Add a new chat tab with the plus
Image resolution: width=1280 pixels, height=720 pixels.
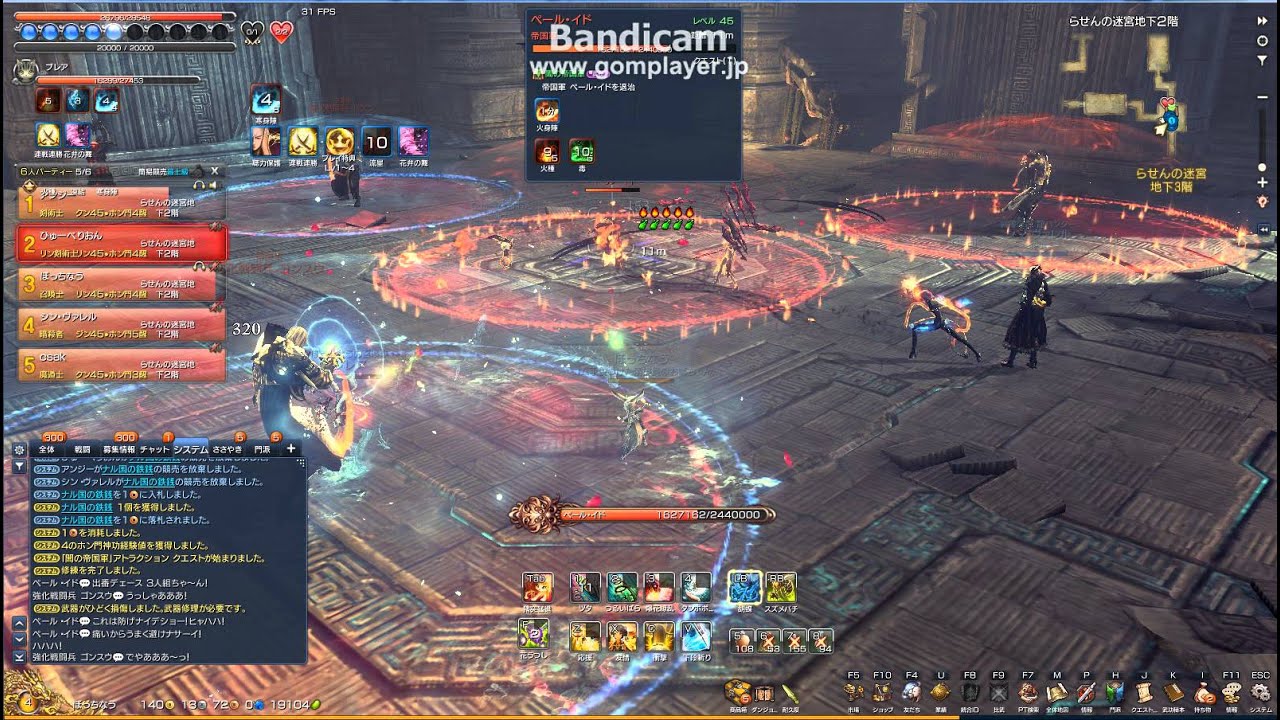point(291,449)
